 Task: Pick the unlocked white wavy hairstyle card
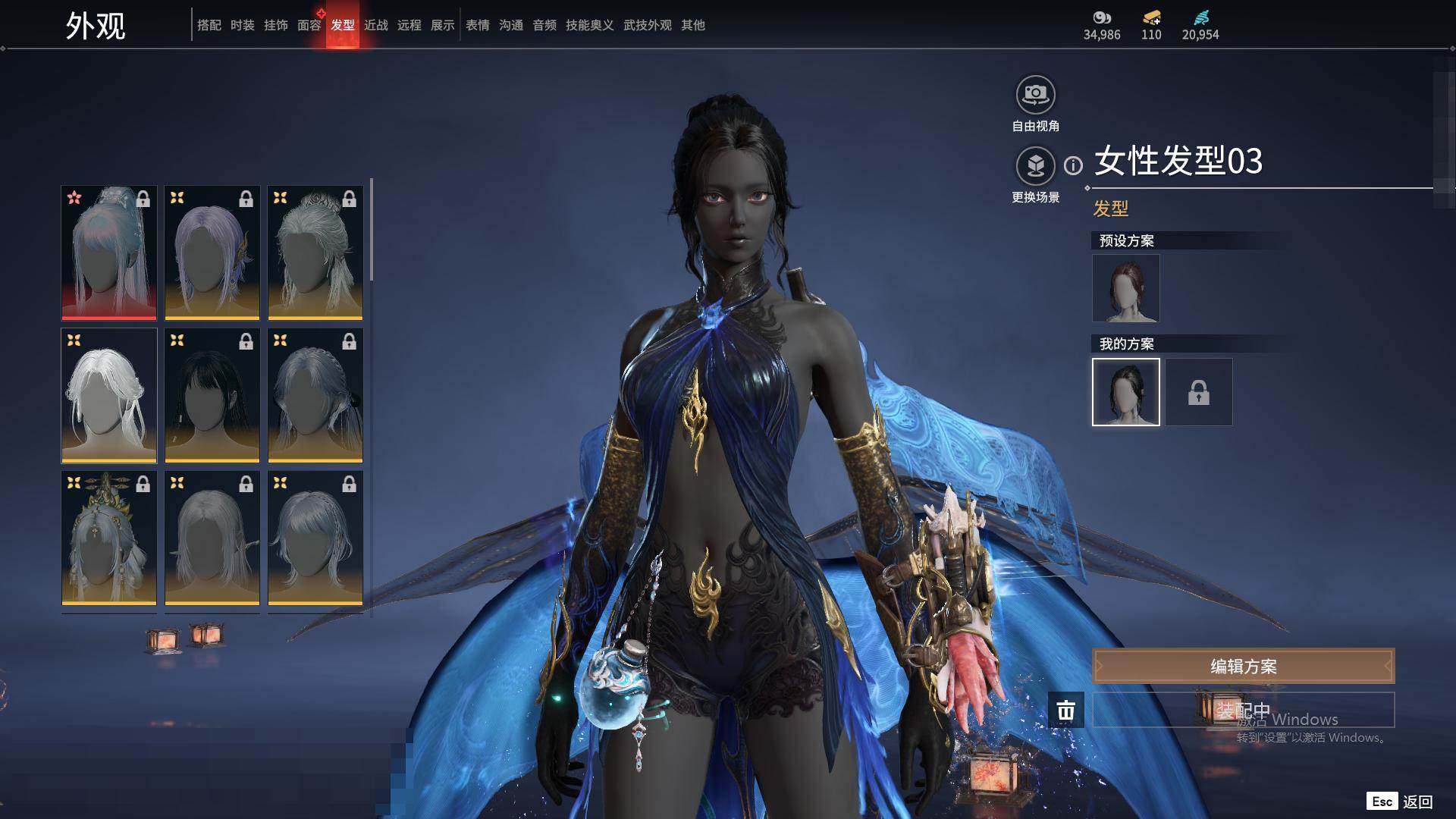pyautogui.click(x=109, y=395)
